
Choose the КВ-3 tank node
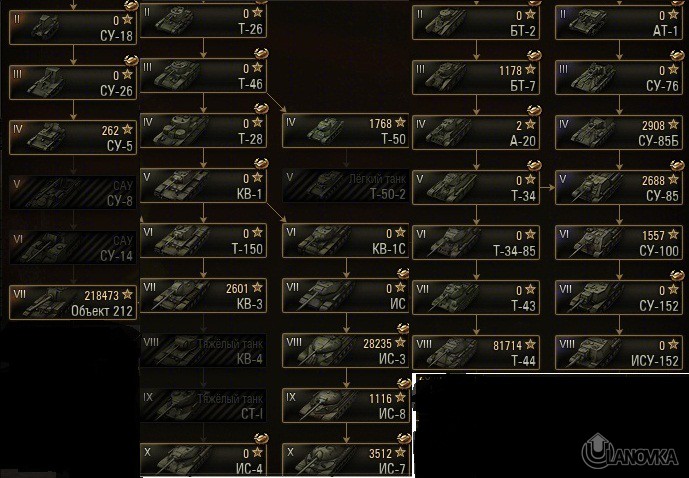(x=205, y=296)
